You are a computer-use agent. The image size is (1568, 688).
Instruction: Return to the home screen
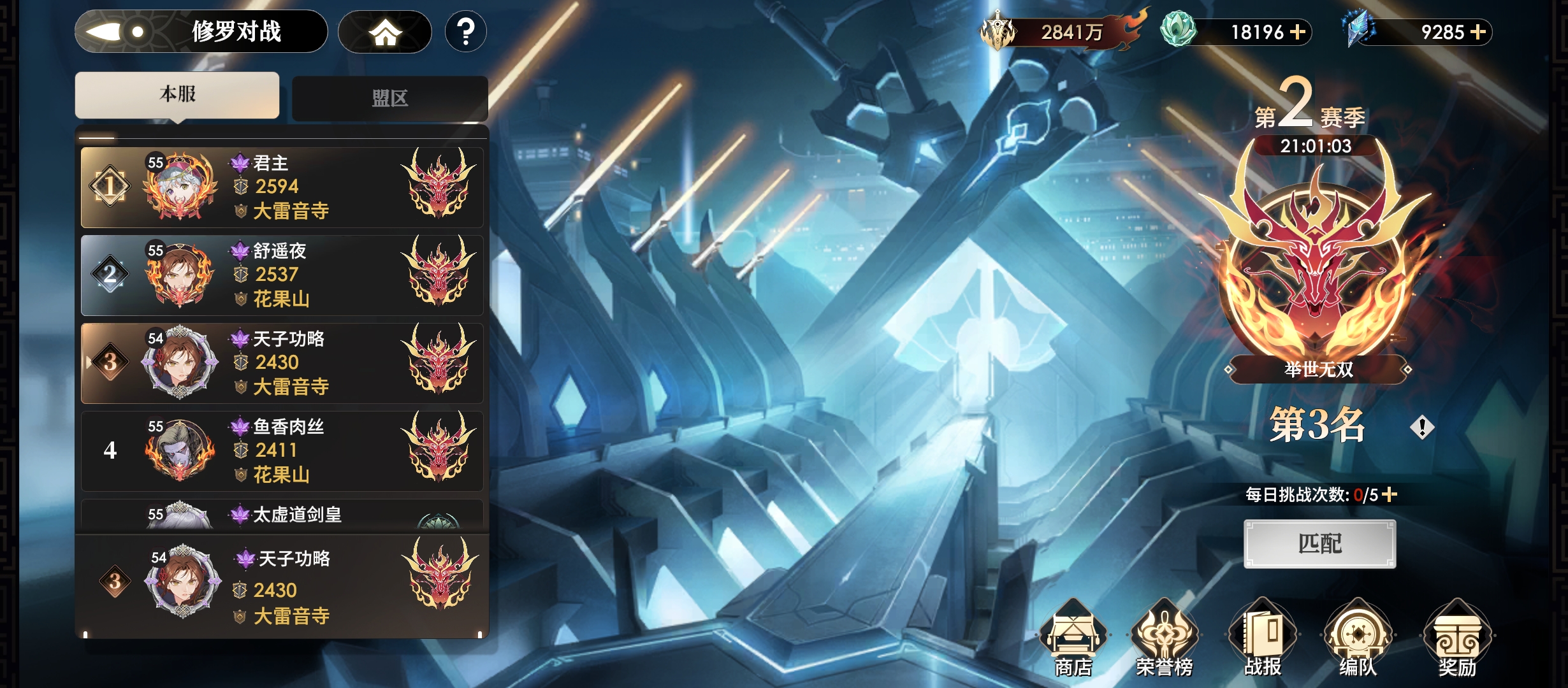(384, 32)
